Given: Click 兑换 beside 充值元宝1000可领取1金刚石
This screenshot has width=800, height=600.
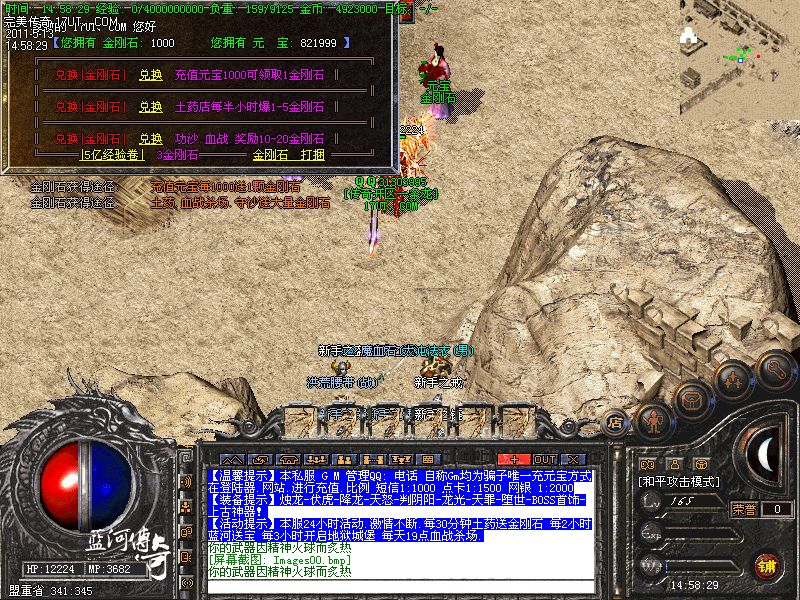Looking at the screenshot, I should coord(150,74).
